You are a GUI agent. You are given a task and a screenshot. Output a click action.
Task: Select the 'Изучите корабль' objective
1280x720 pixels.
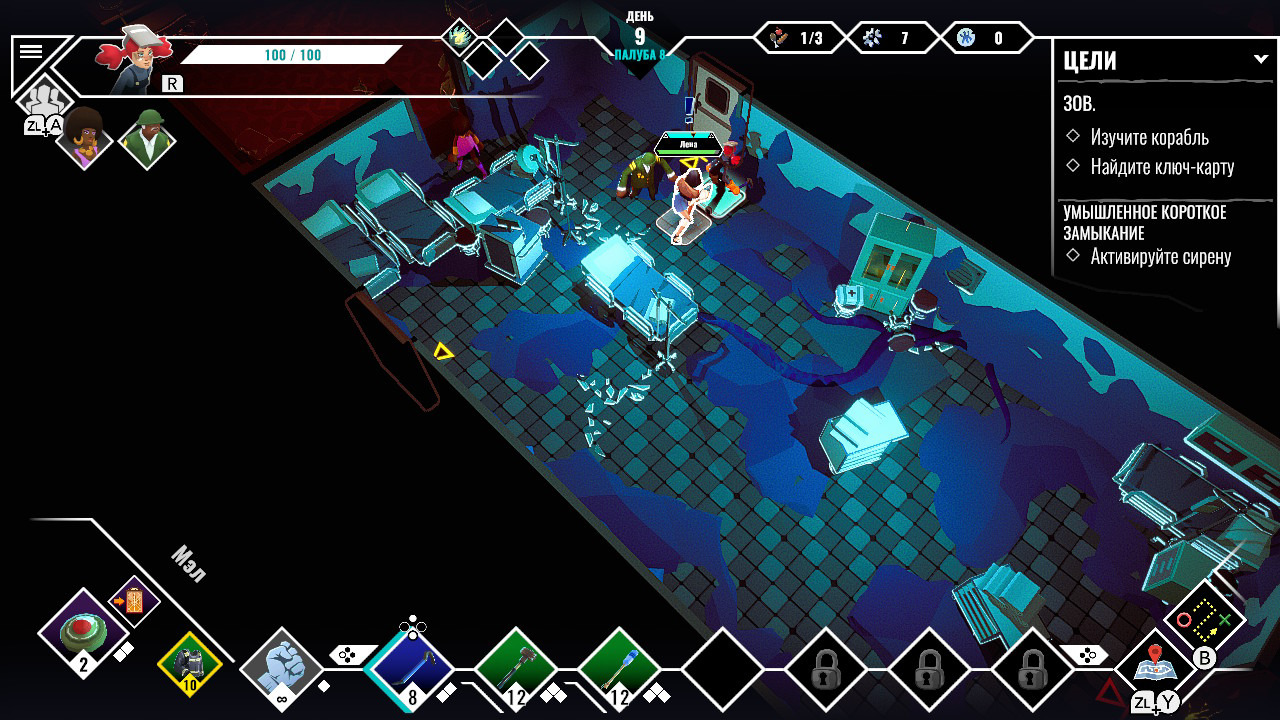point(1149,137)
